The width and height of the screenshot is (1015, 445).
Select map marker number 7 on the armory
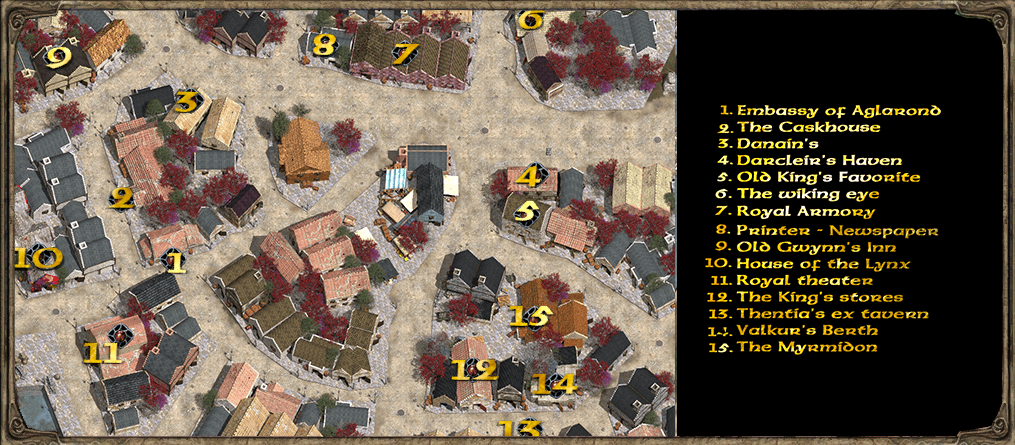403,54
